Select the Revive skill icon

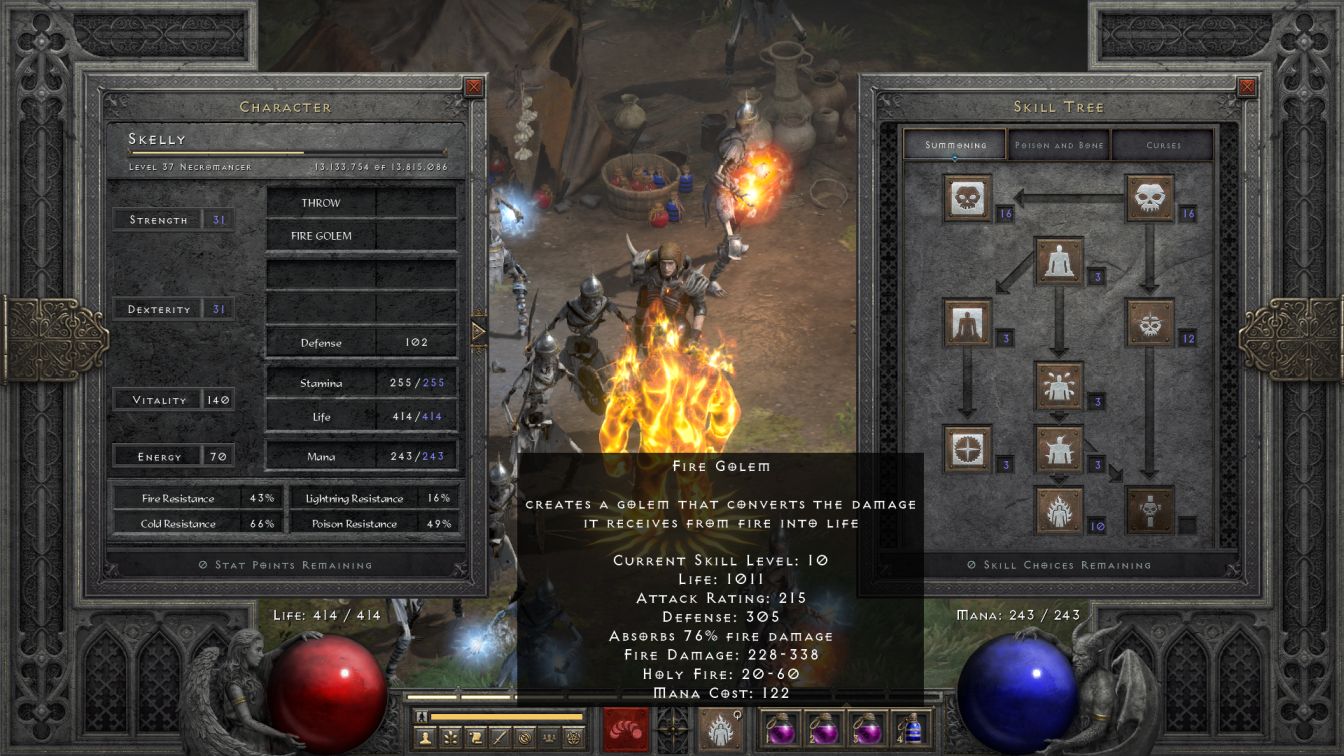pyautogui.click(x=1150, y=511)
